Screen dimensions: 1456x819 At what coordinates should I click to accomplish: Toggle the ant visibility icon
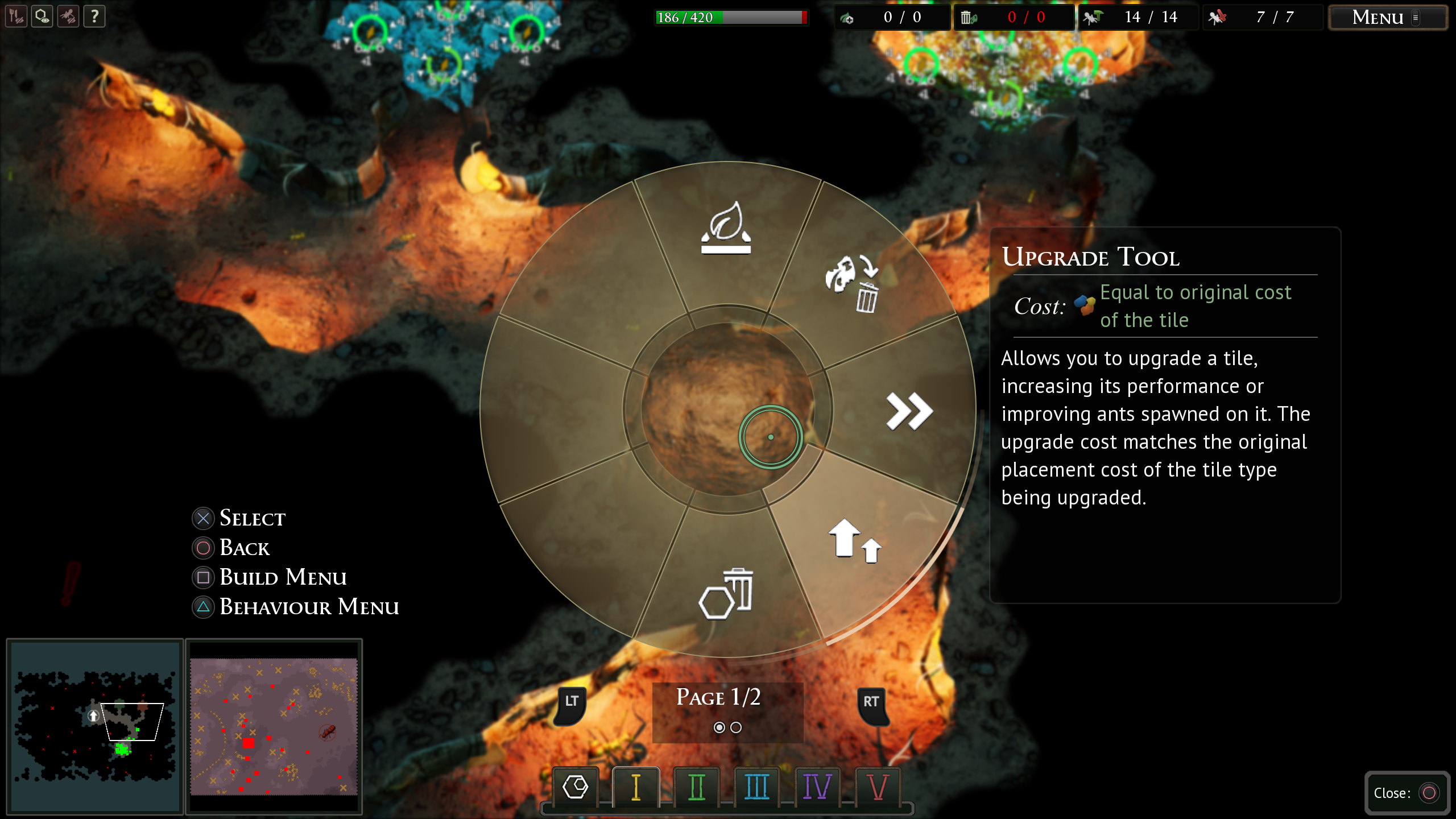click(x=68, y=16)
